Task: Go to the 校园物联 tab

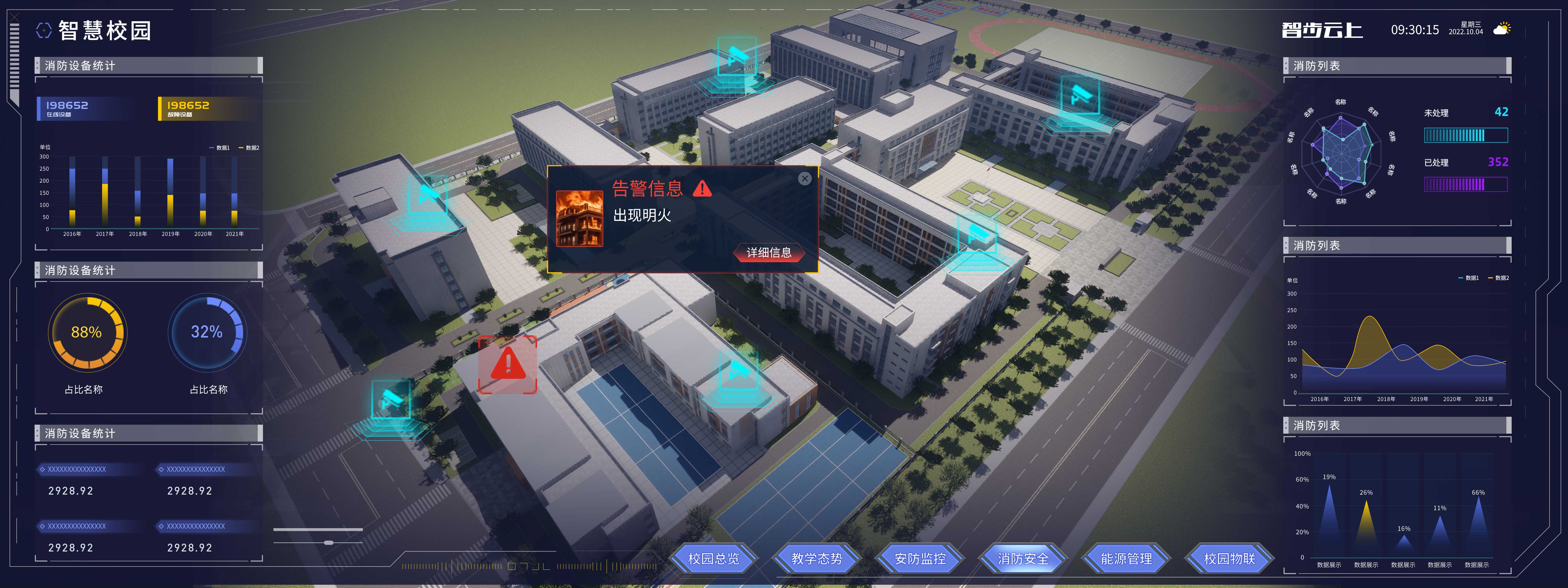Action: click(x=1229, y=558)
